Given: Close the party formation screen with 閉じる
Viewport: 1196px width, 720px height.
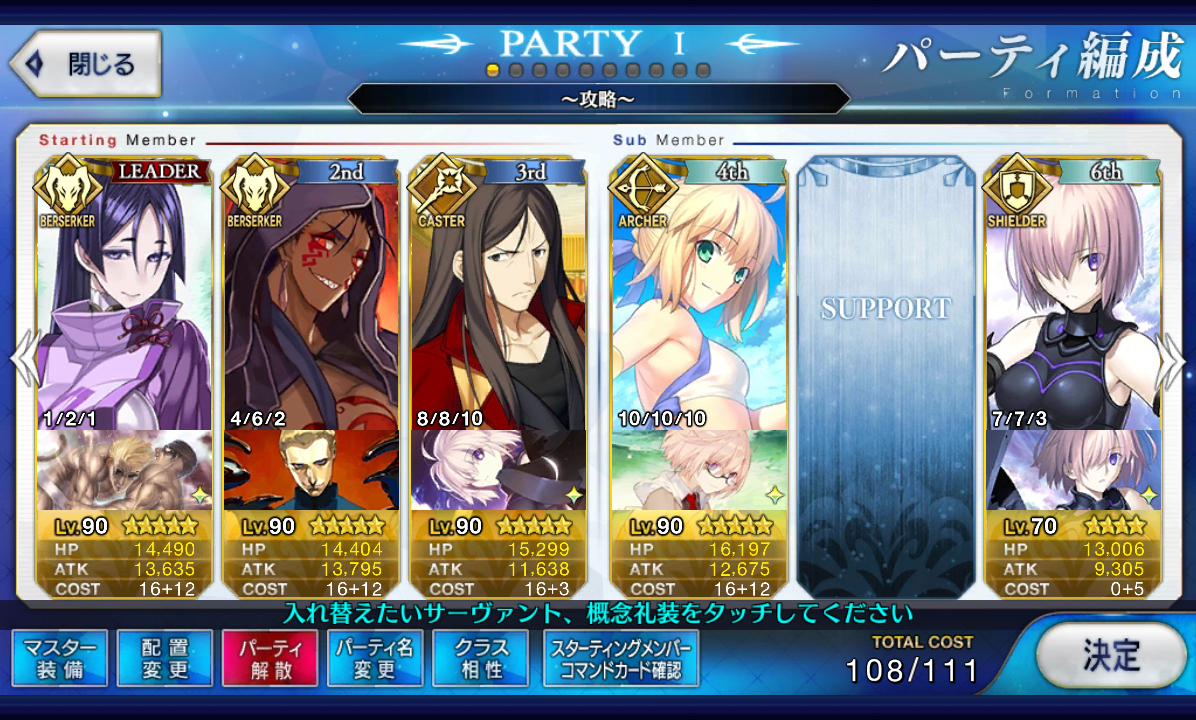Looking at the screenshot, I should pyautogui.click(x=86, y=64).
